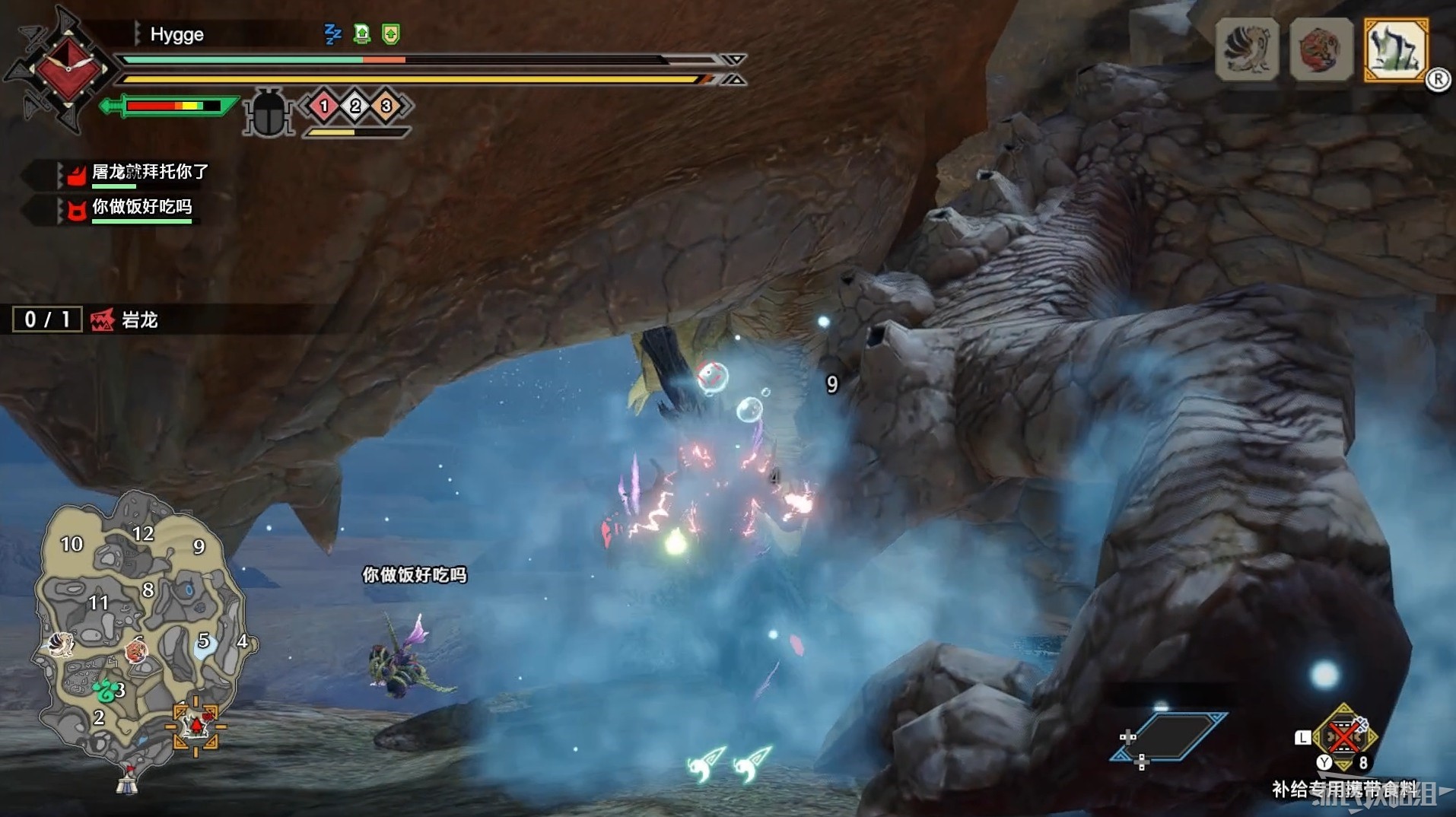Image resolution: width=1456 pixels, height=817 pixels.
Task: Click the green shield defense buff icon
Action: [x=391, y=34]
